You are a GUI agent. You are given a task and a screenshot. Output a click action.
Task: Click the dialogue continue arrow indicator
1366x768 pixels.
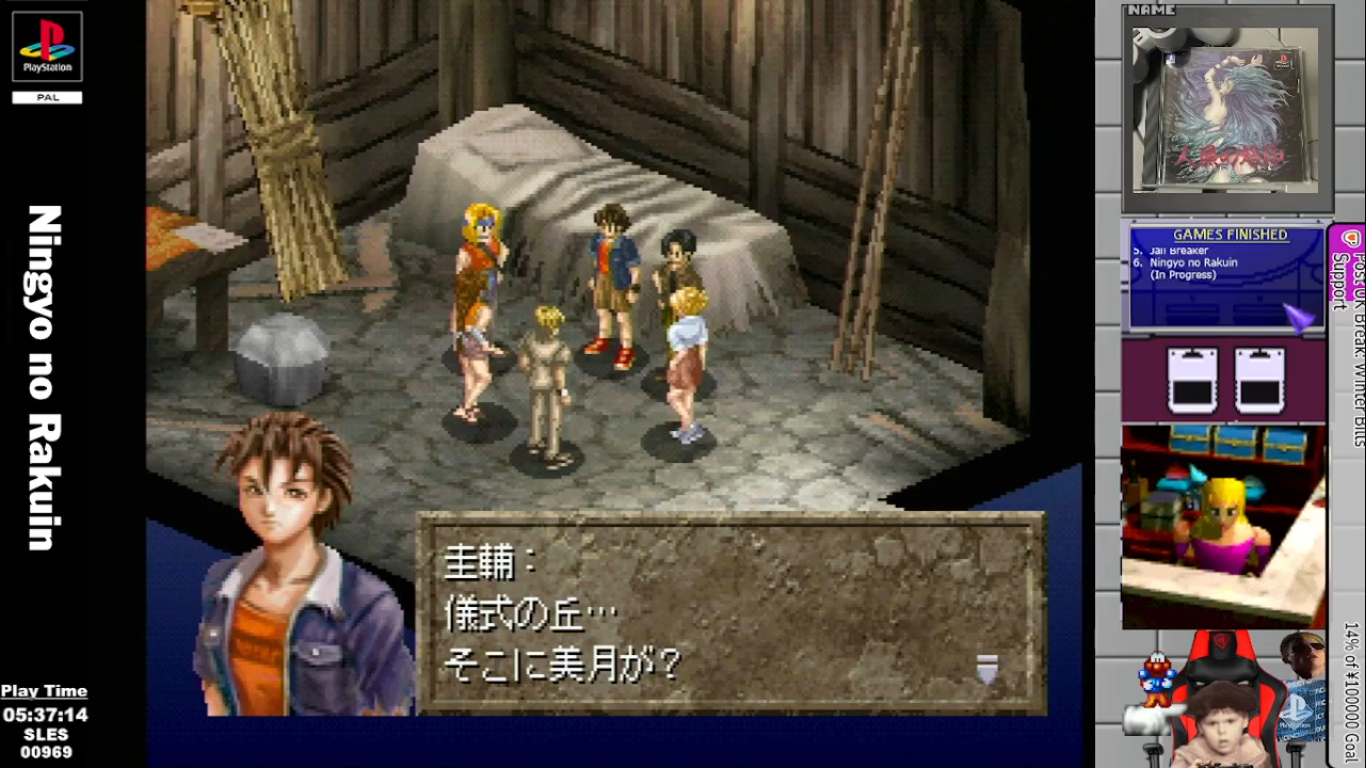987,667
